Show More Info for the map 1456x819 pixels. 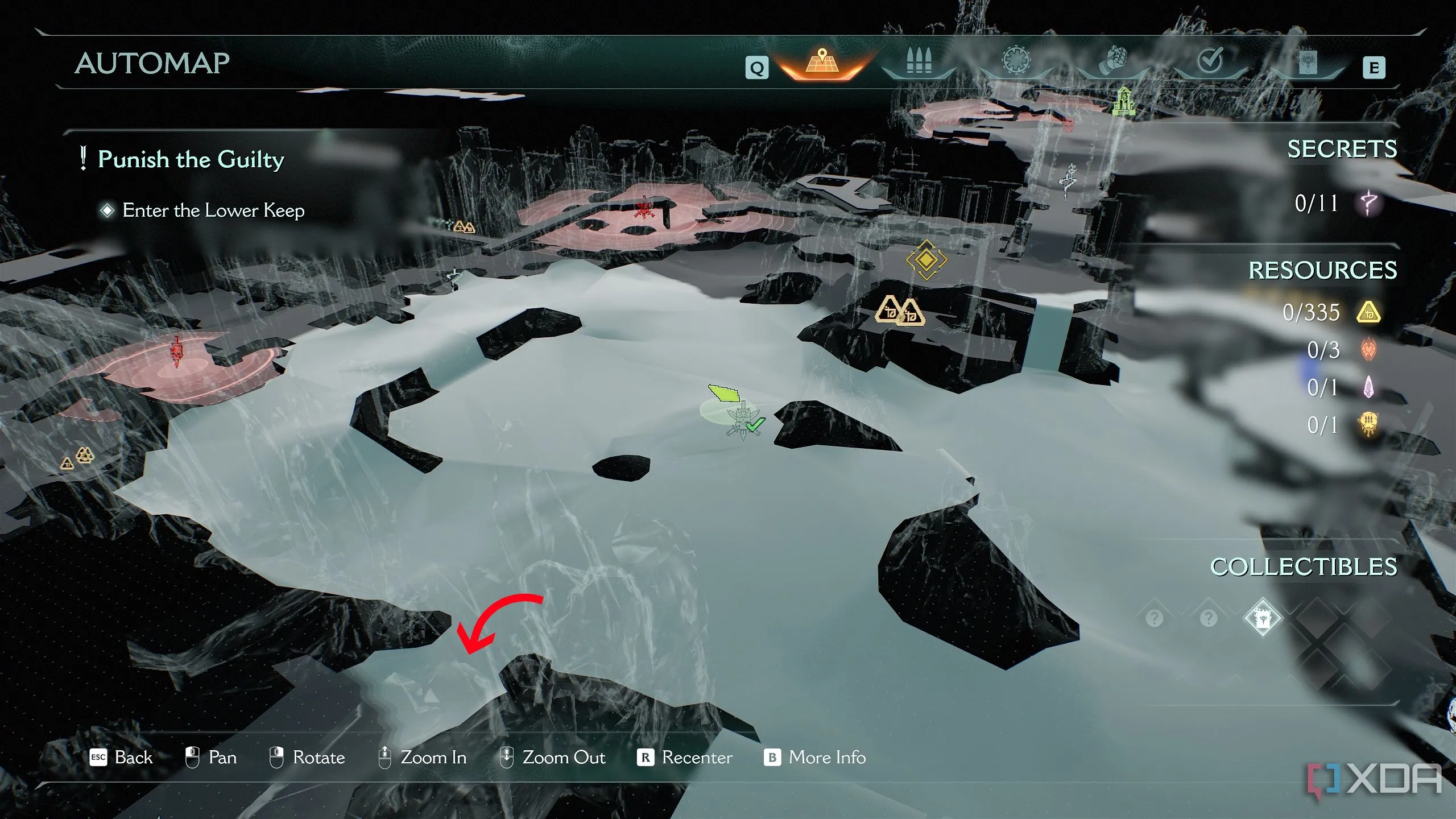(814, 758)
